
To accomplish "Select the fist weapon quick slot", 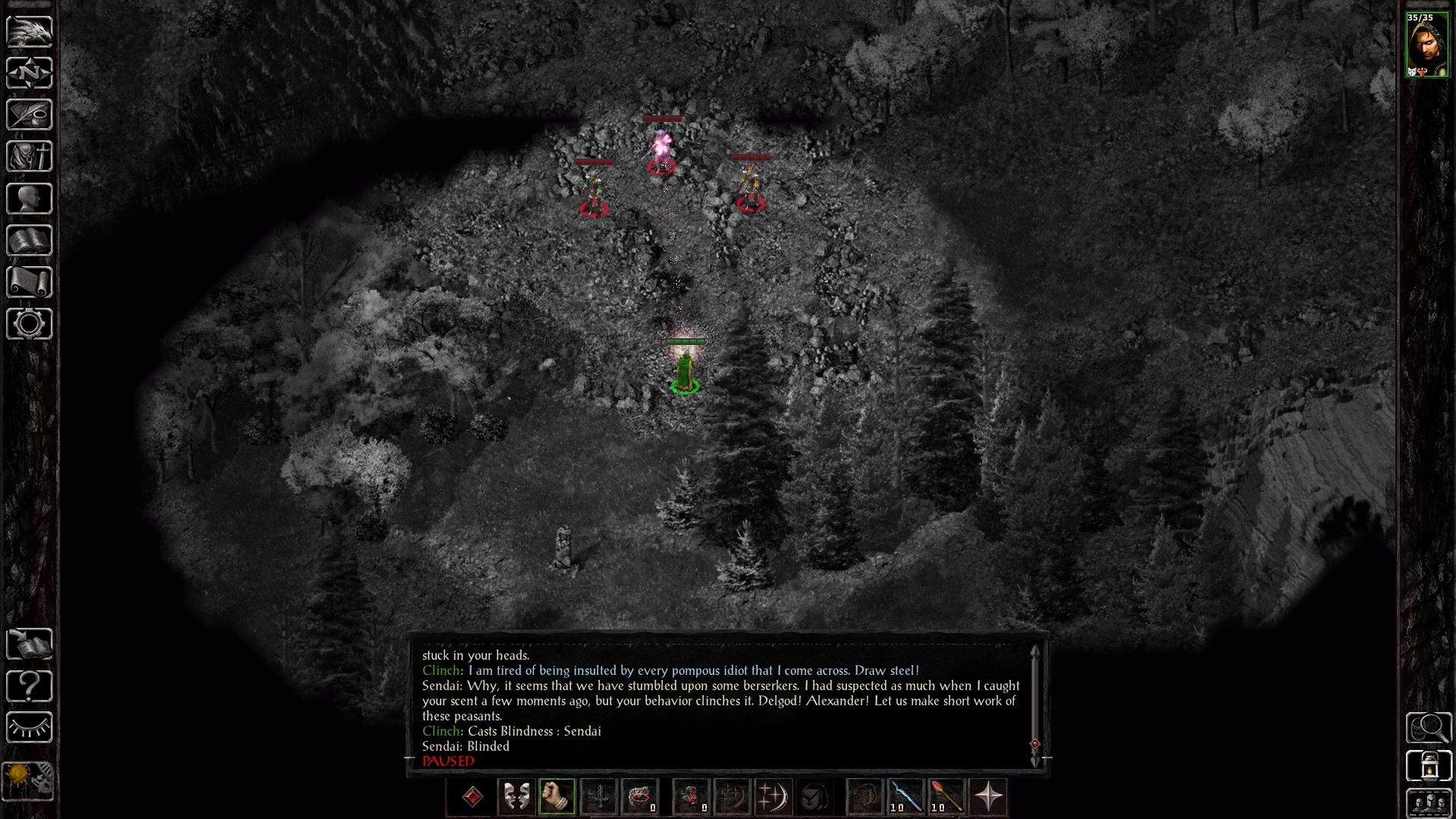I will tap(557, 797).
